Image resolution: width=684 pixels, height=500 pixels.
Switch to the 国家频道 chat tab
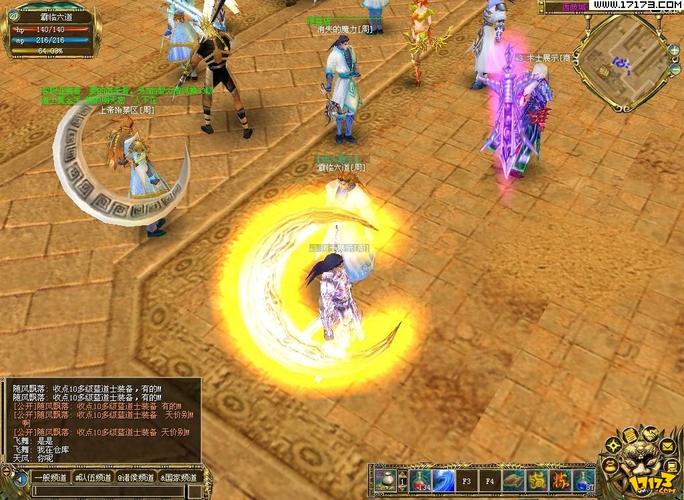(179, 478)
